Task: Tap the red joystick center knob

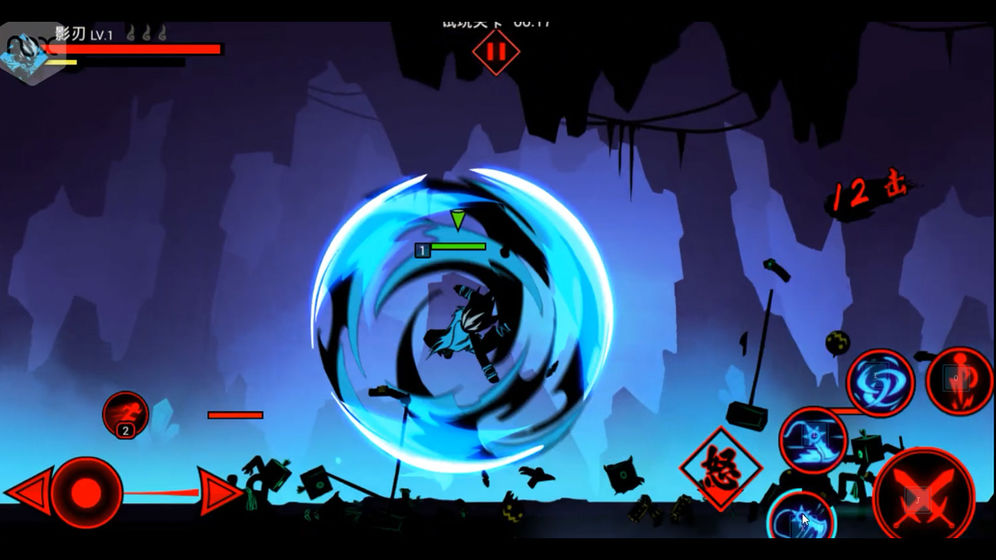Action: 86,492
